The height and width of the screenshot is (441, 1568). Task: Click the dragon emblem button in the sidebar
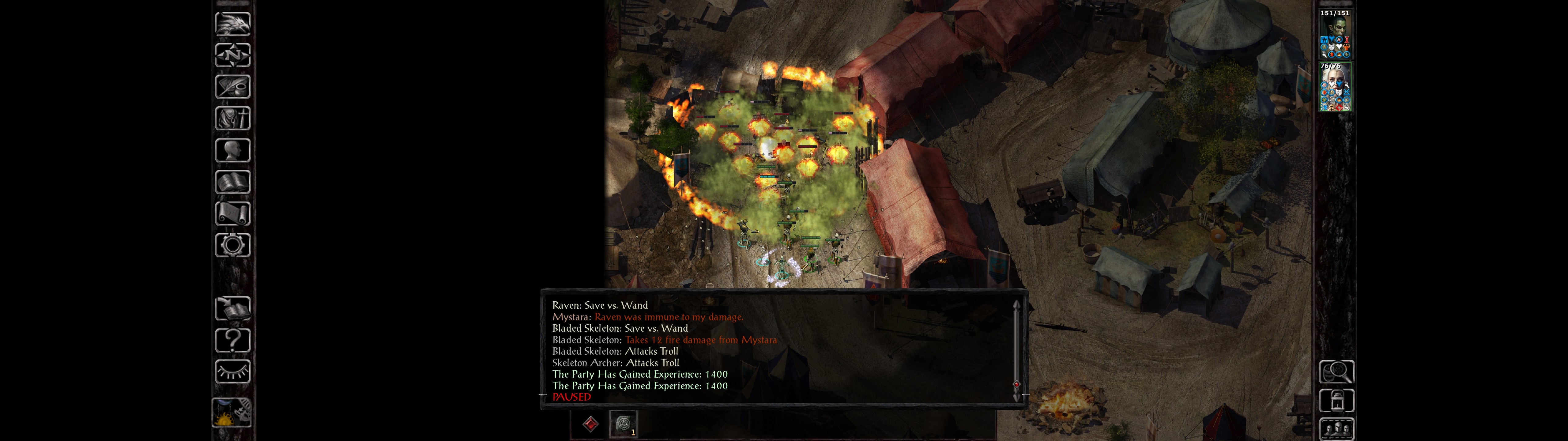(x=232, y=24)
